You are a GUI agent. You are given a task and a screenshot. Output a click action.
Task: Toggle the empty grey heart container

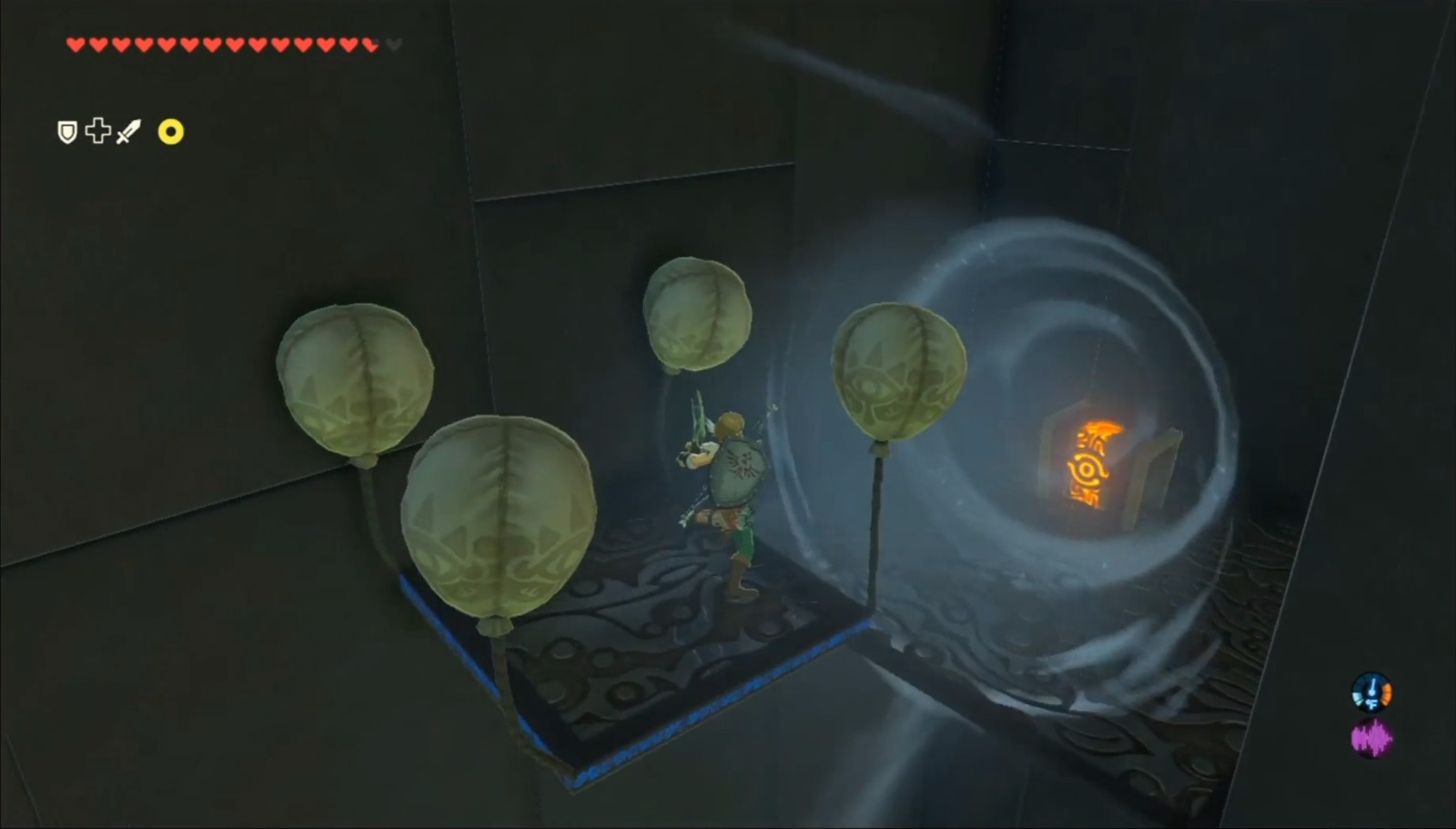click(395, 43)
